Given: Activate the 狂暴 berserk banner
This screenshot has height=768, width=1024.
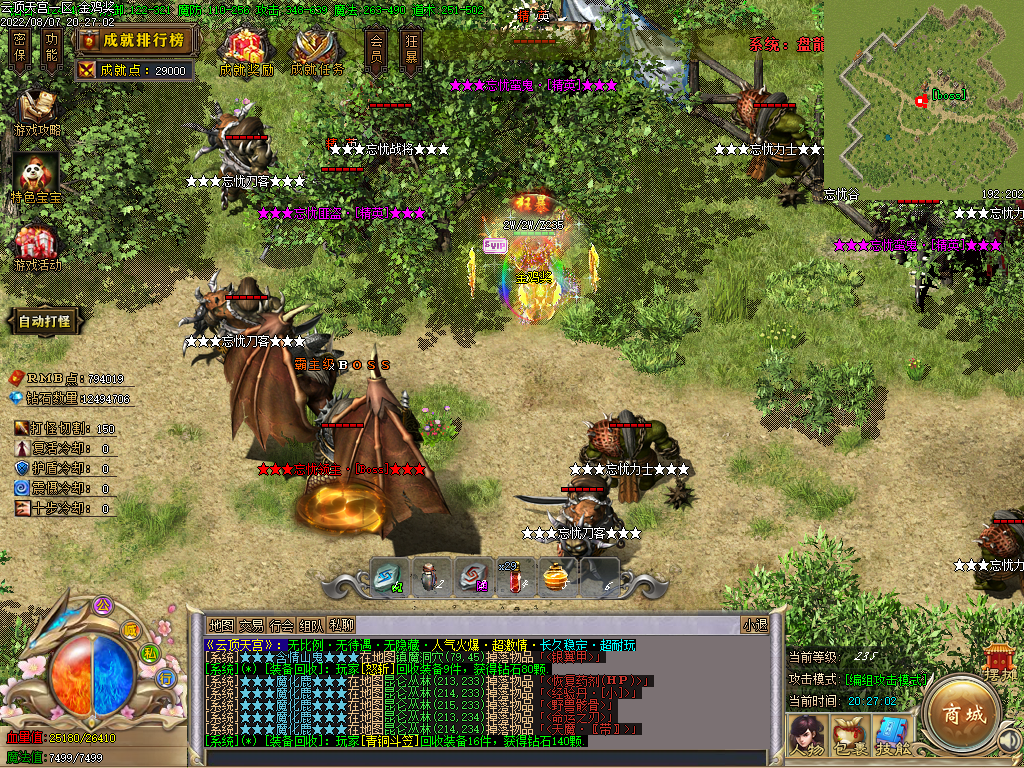Looking at the screenshot, I should [411, 49].
